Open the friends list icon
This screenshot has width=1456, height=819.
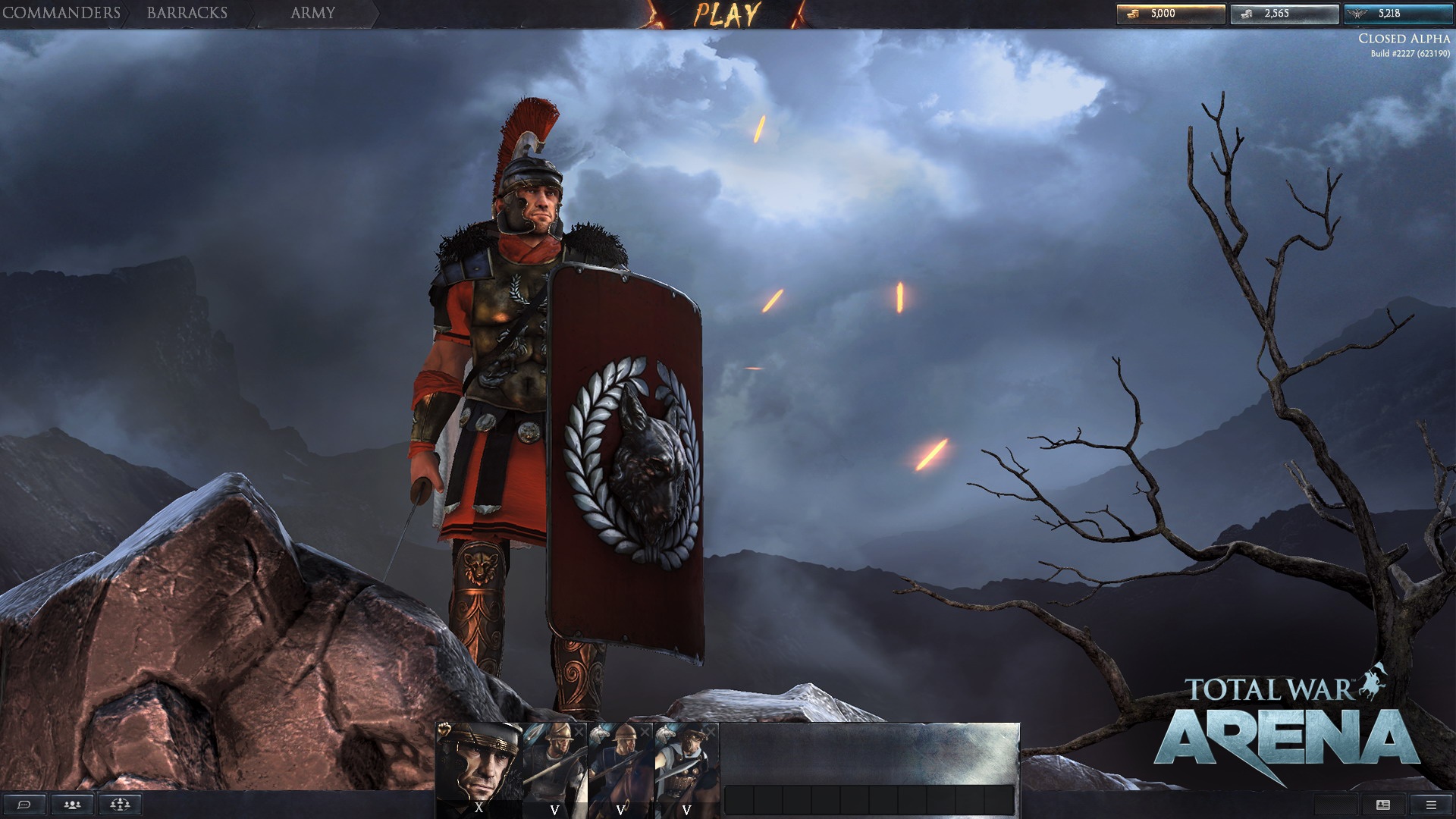(x=71, y=805)
